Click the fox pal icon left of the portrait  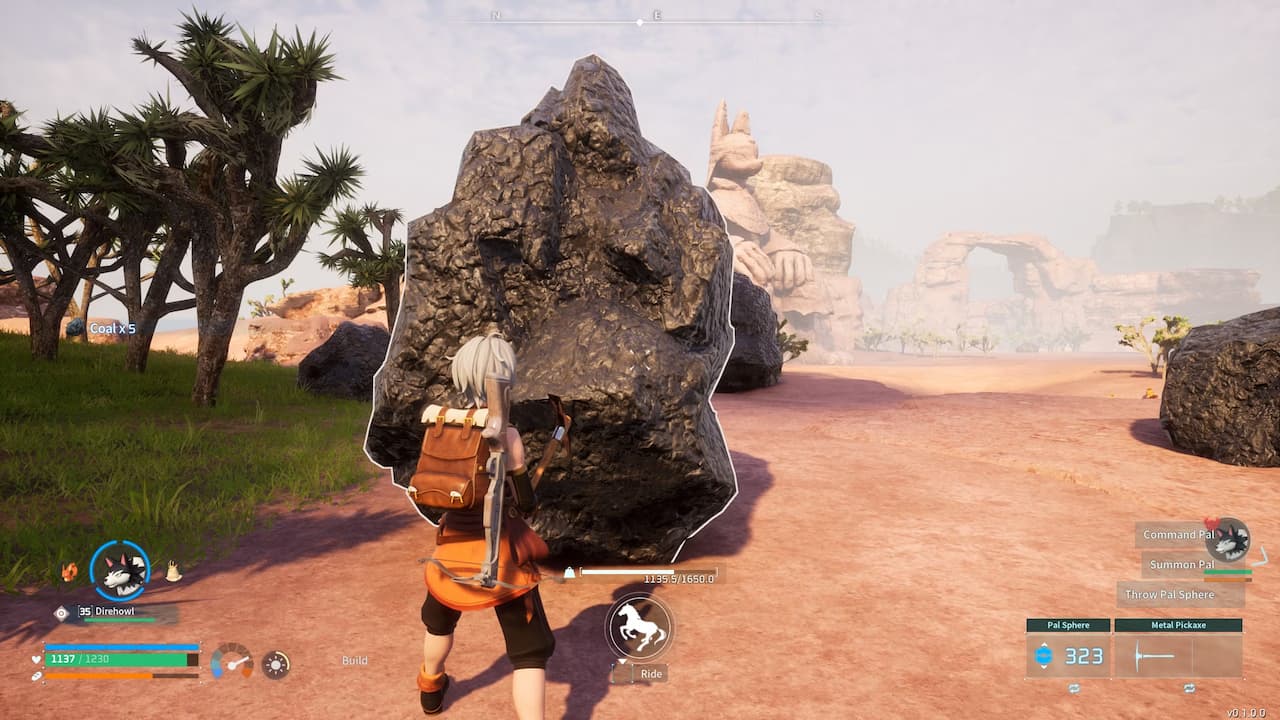(69, 571)
